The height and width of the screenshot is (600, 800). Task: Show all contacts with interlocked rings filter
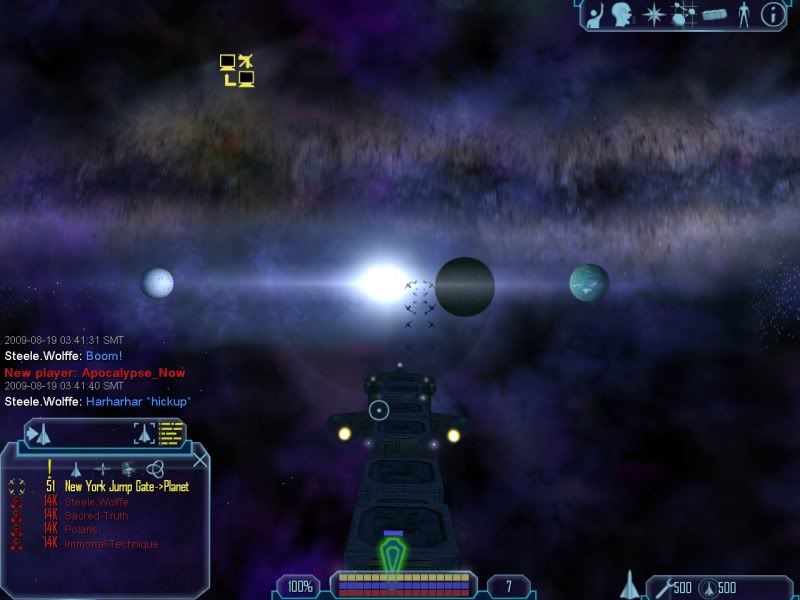(x=155, y=468)
